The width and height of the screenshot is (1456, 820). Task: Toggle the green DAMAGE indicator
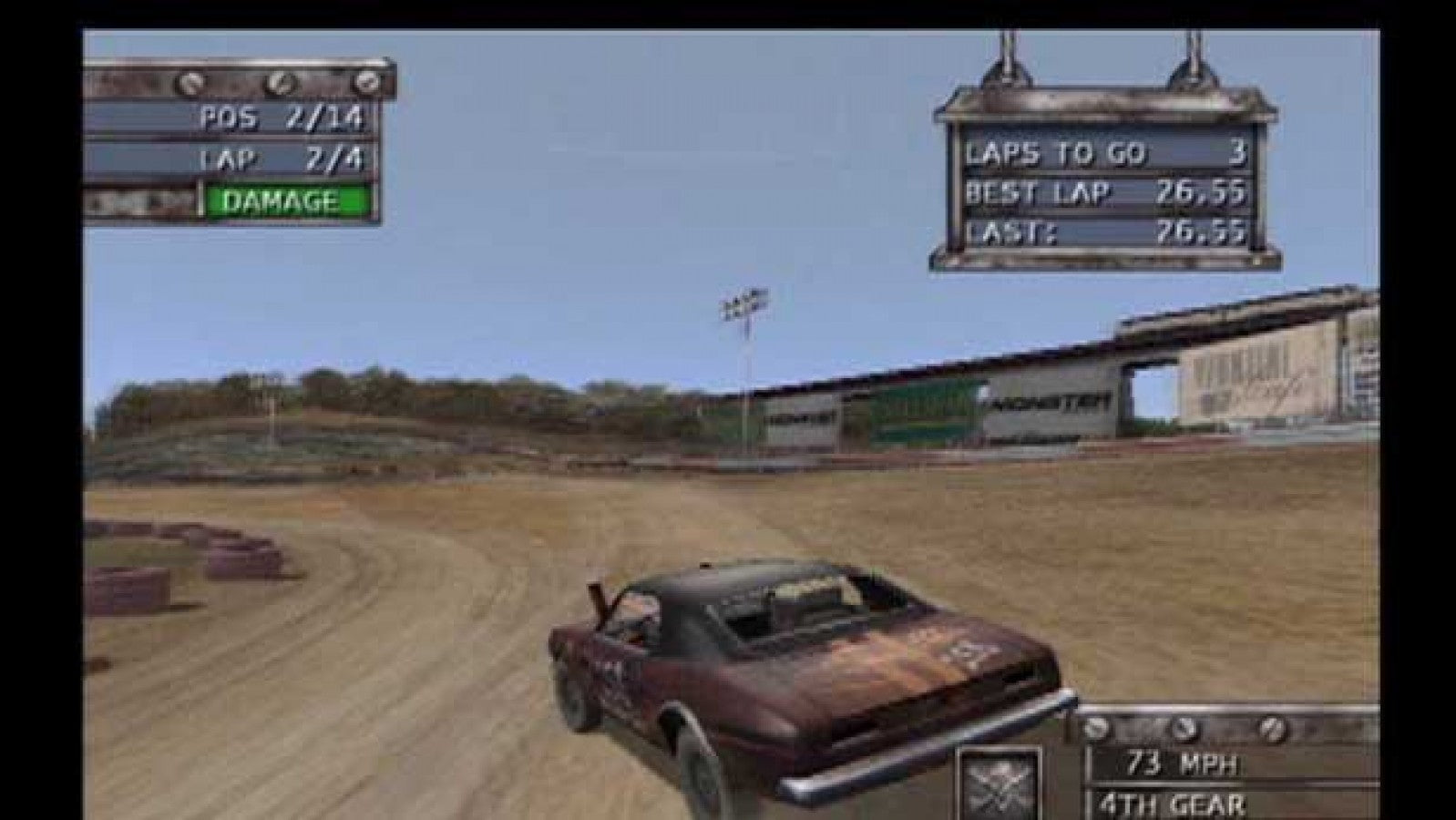[280, 196]
